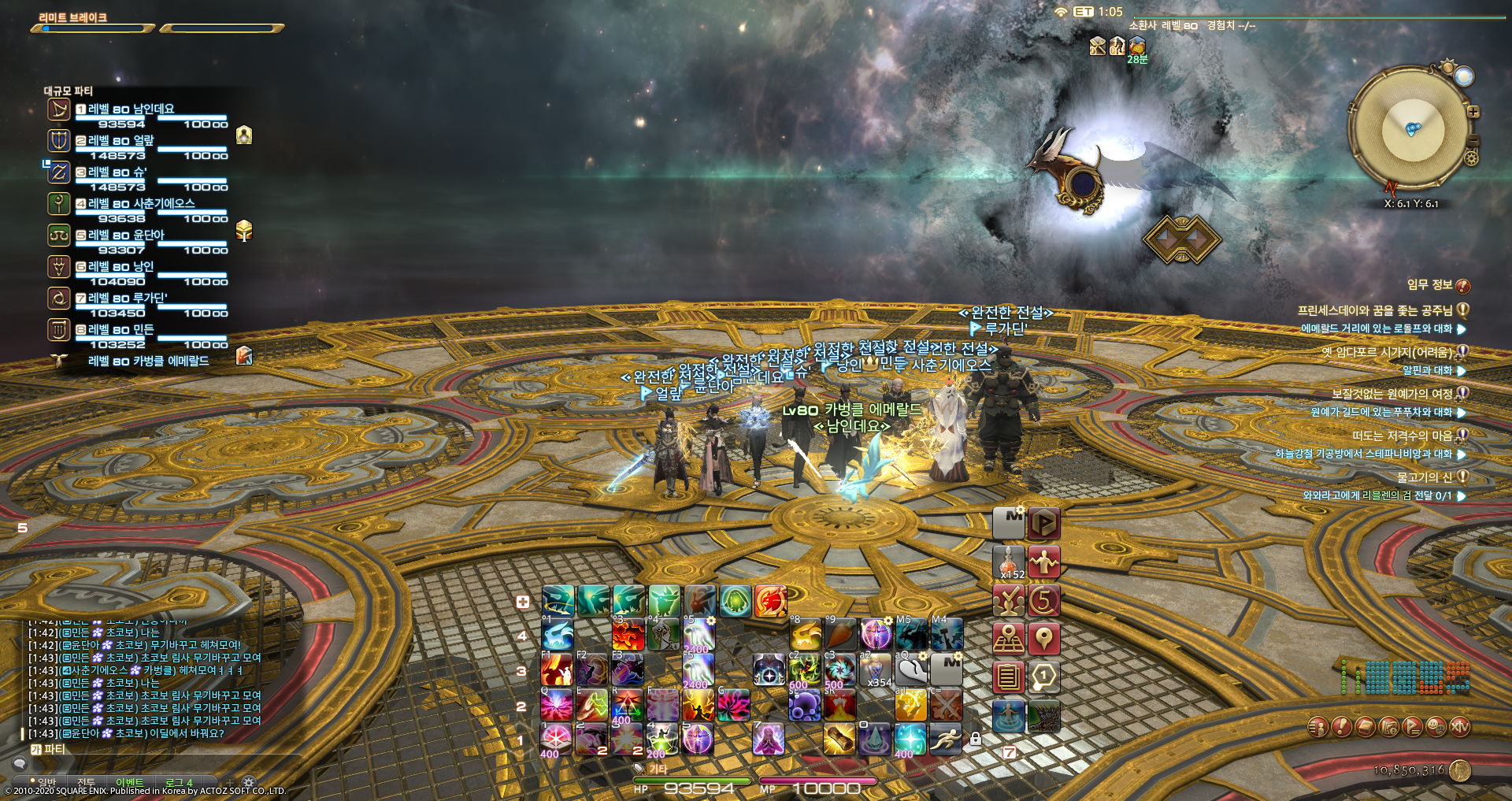Open the XIV main menu icon
1512x801 pixels.
[x=1459, y=726]
